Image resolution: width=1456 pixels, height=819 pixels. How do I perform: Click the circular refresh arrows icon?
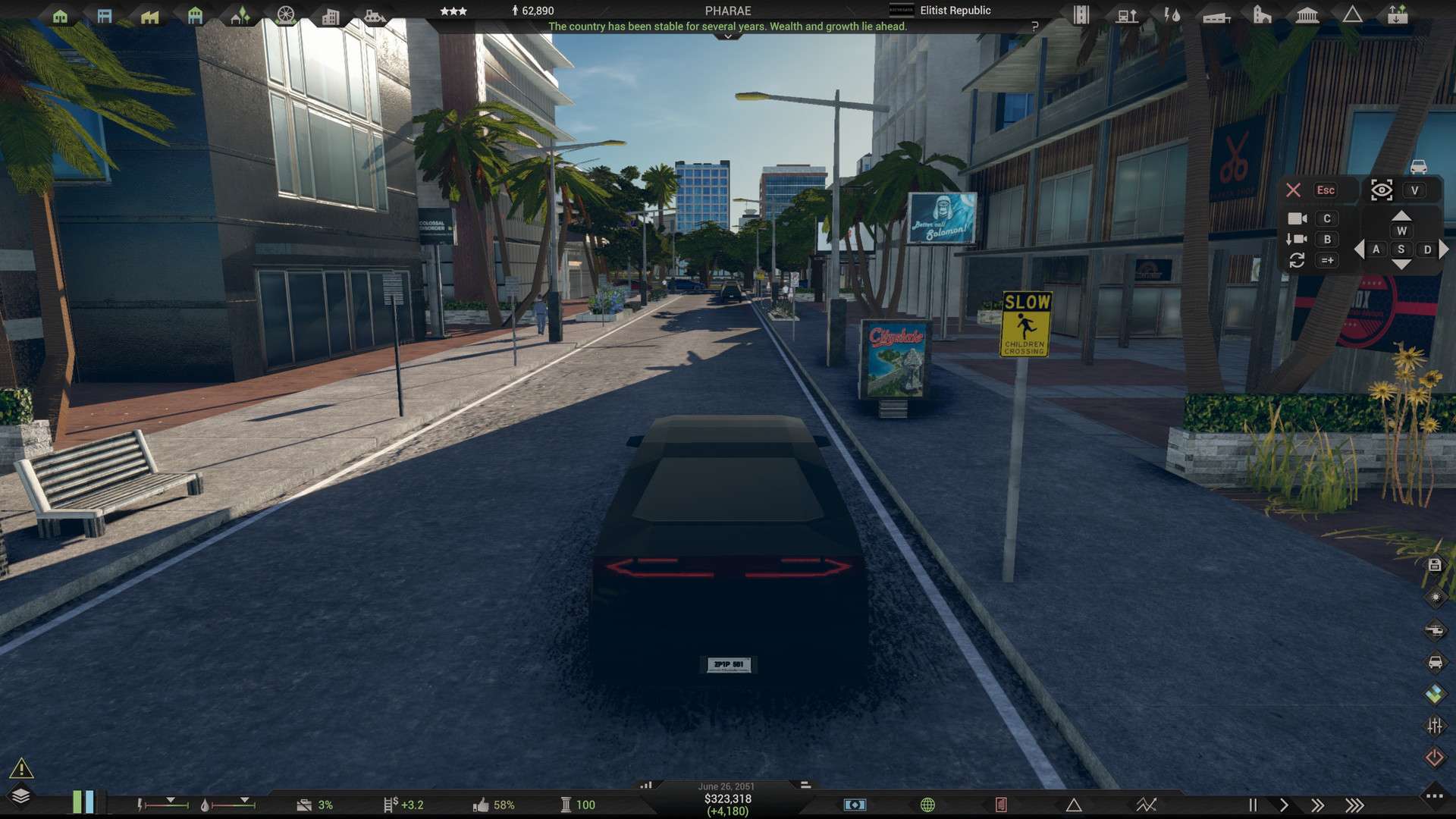pyautogui.click(x=1297, y=260)
